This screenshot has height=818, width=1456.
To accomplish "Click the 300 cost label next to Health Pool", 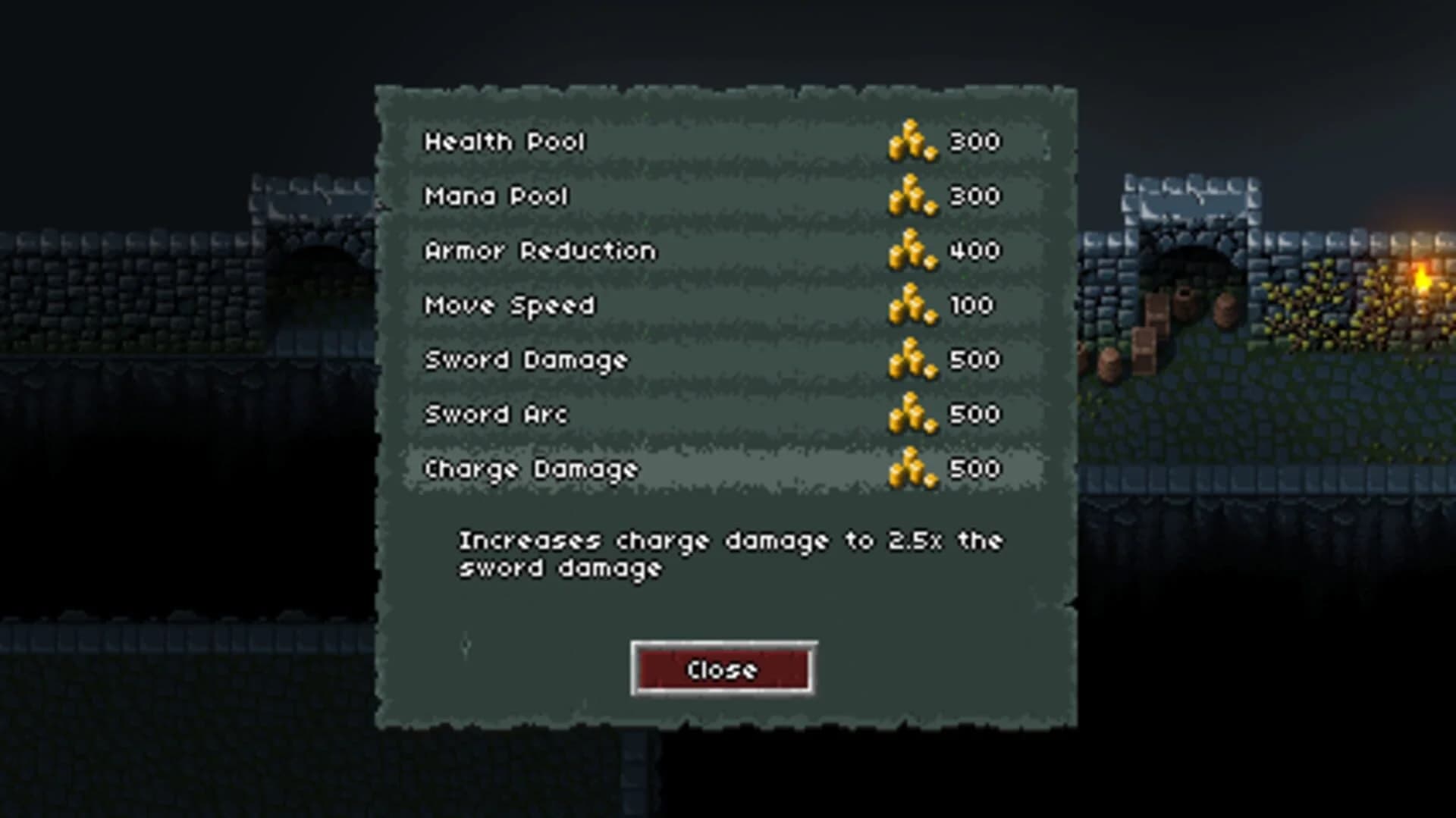I will pos(974,141).
